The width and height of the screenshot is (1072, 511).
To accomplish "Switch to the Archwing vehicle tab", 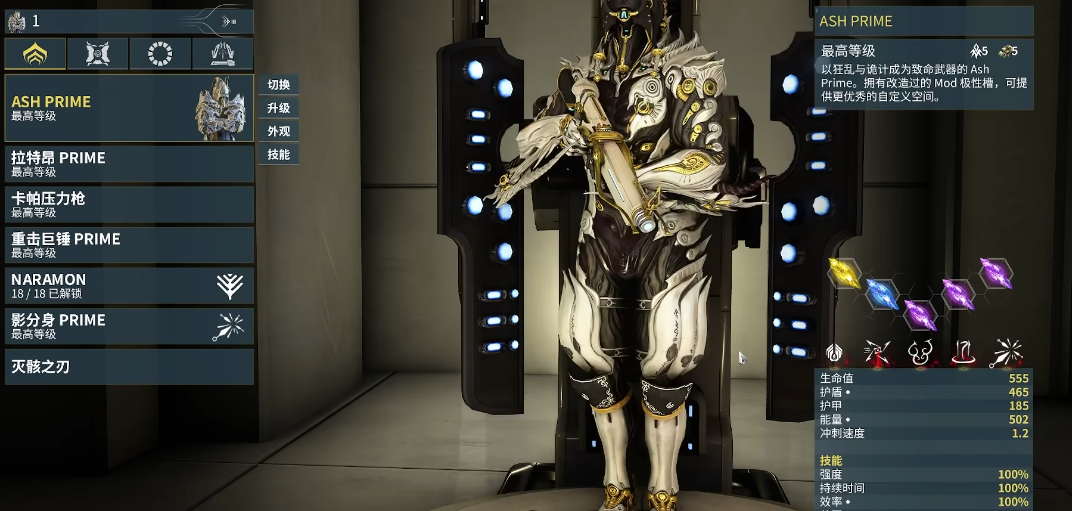I will click(x=222, y=54).
